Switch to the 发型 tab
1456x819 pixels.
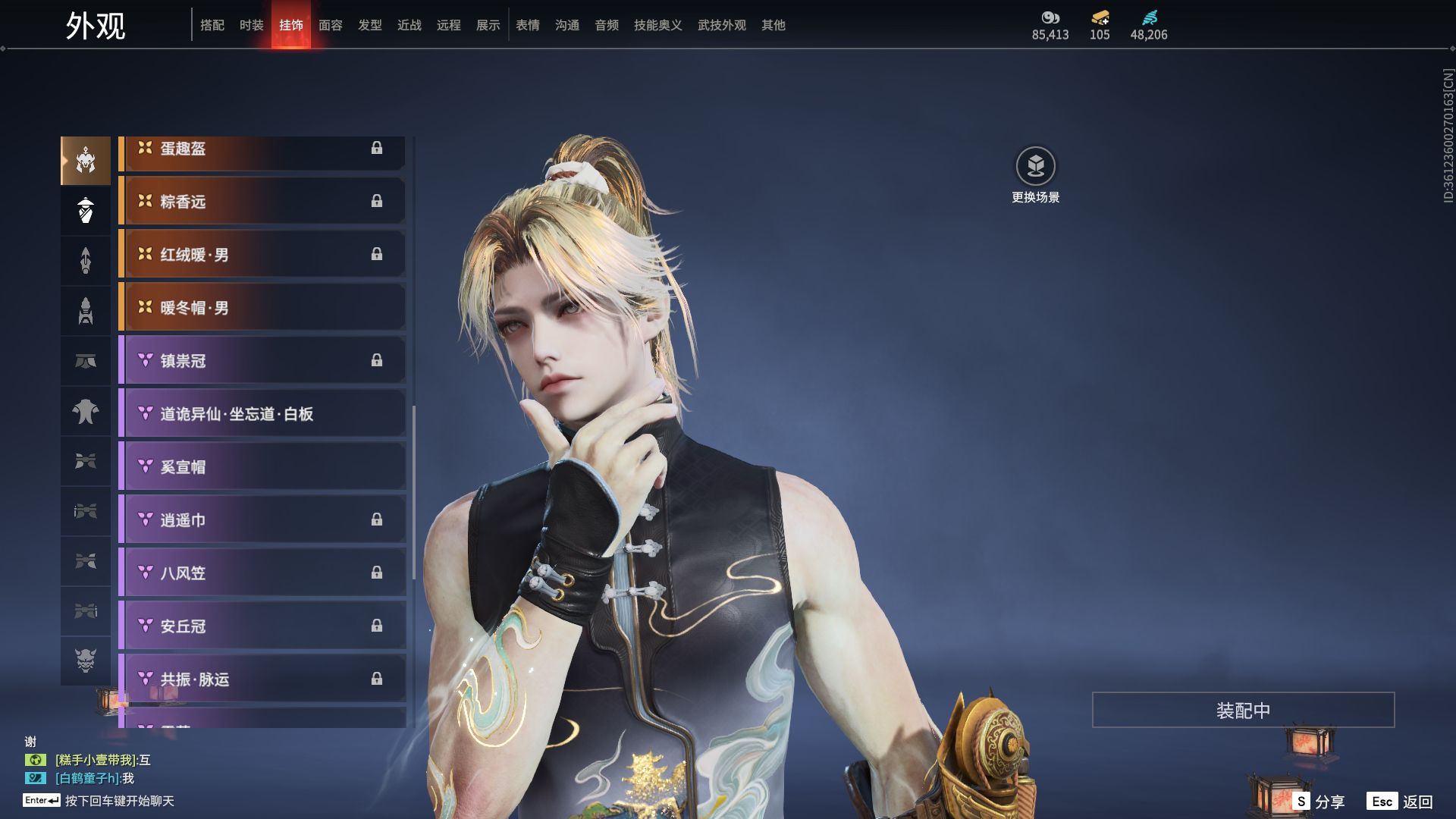coord(369,25)
